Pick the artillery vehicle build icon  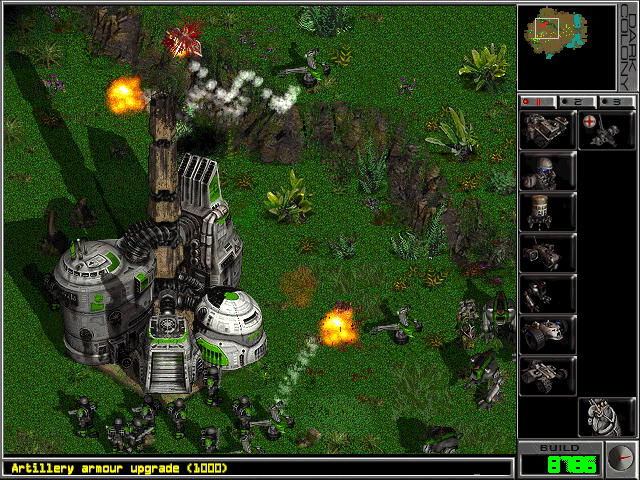tap(547, 253)
